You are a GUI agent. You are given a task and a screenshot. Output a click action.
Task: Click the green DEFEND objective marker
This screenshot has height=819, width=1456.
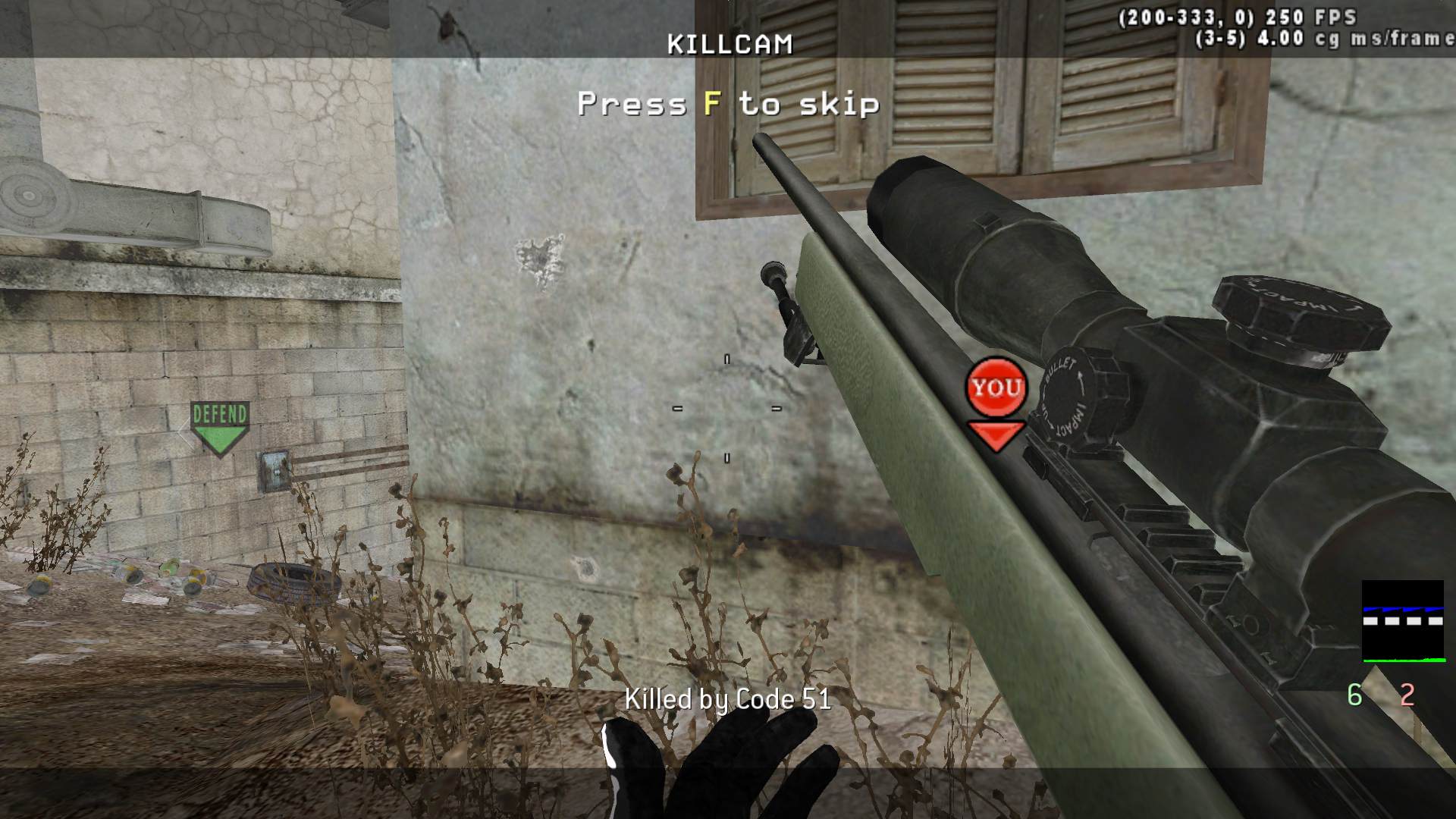220,428
